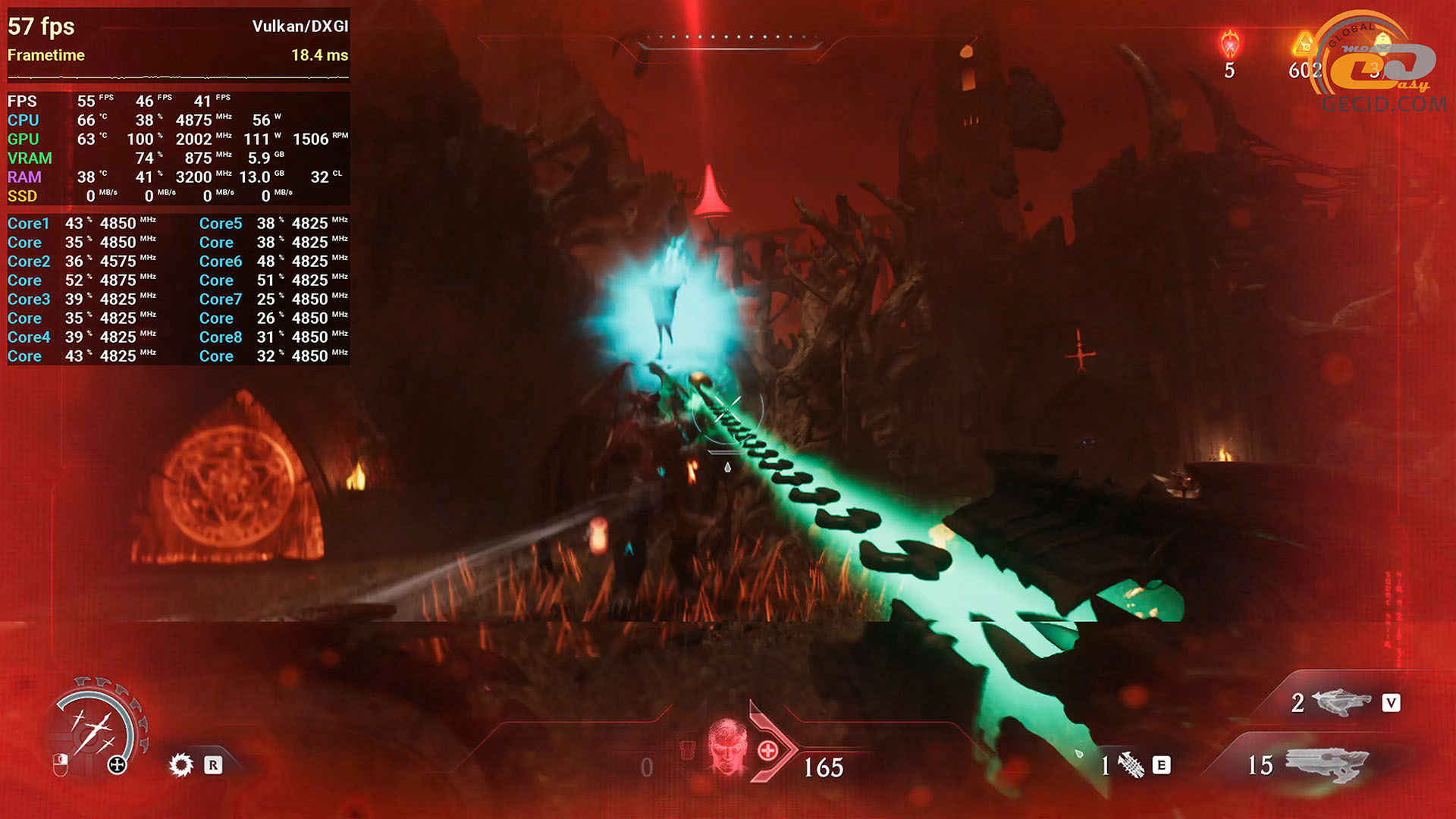This screenshot has width=1456, height=819.
Task: Activate the spiked grenade equipment icon
Action: [x=1131, y=765]
